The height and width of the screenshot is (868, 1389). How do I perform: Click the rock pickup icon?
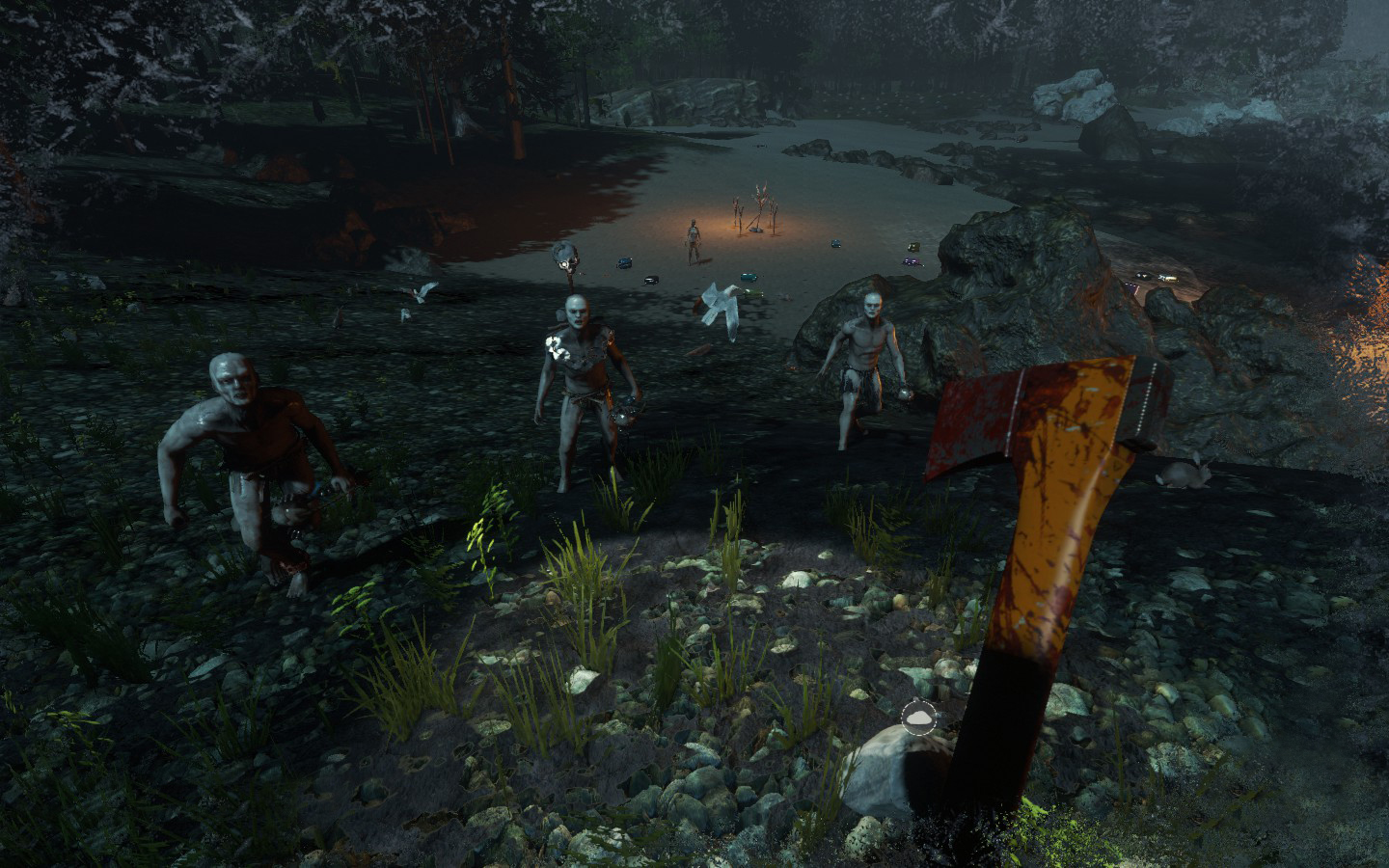pyautogui.click(x=916, y=716)
